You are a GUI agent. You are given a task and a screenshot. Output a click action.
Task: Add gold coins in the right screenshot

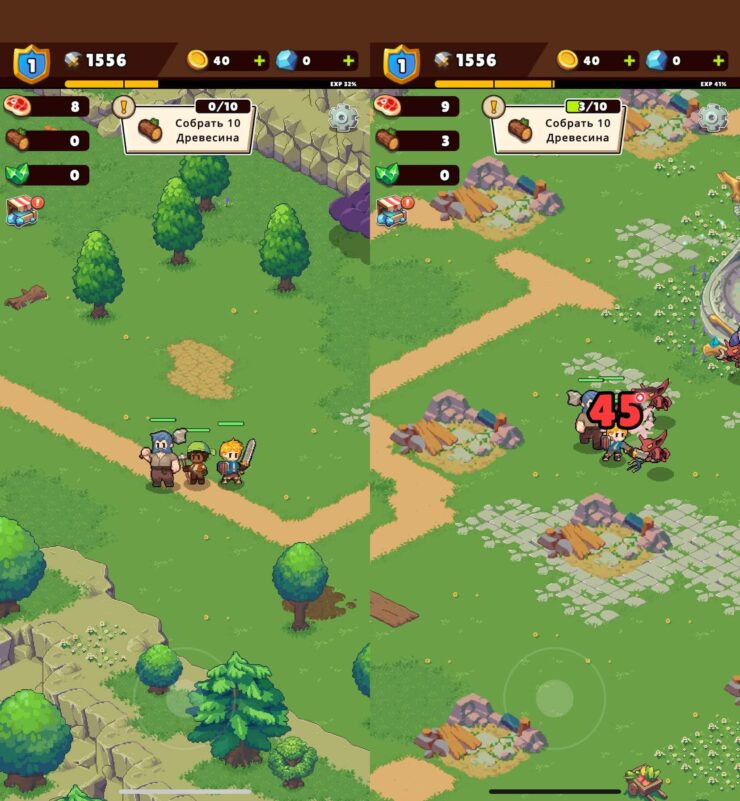629,61
